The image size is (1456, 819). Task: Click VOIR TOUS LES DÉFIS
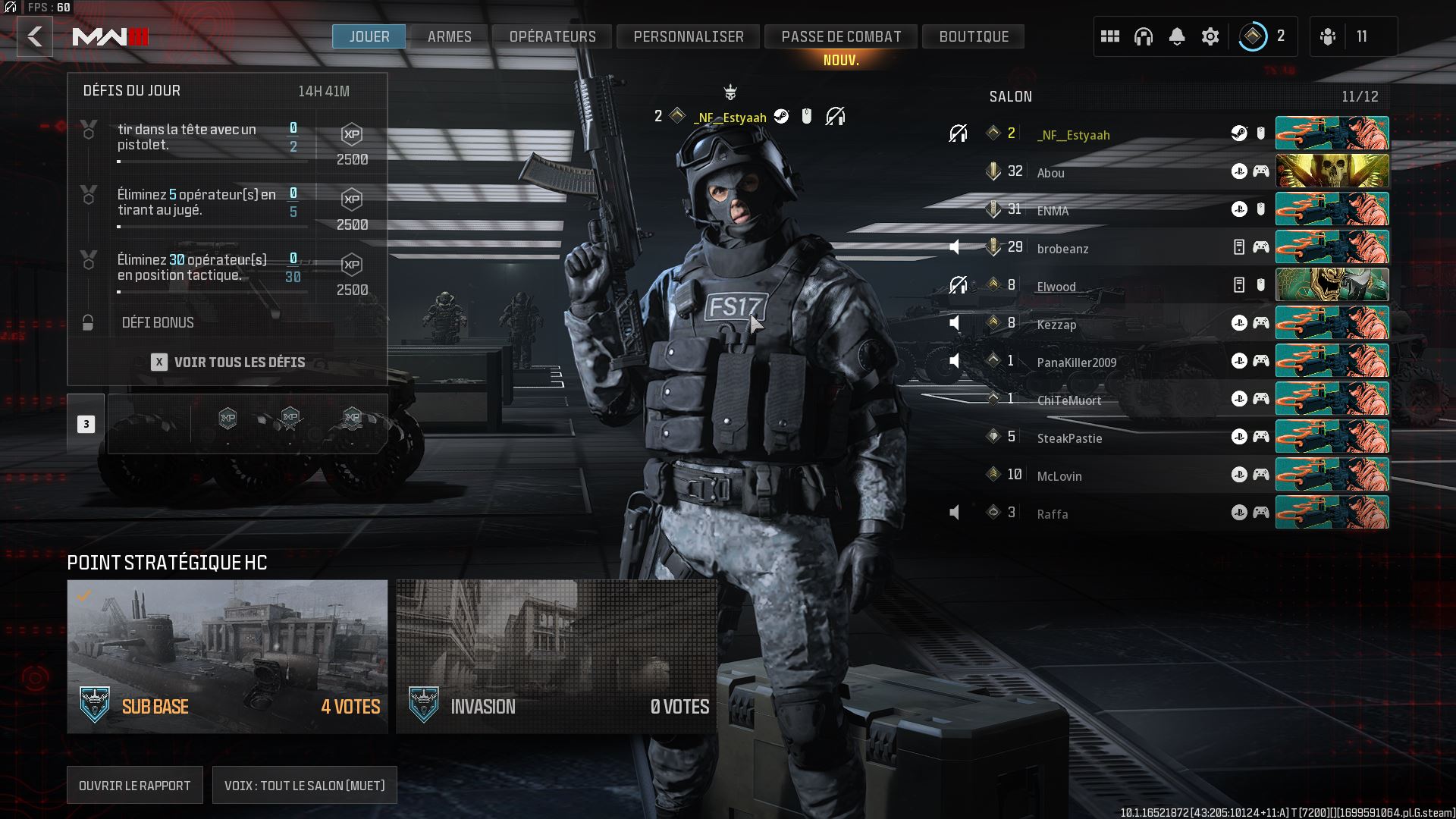click(x=228, y=362)
